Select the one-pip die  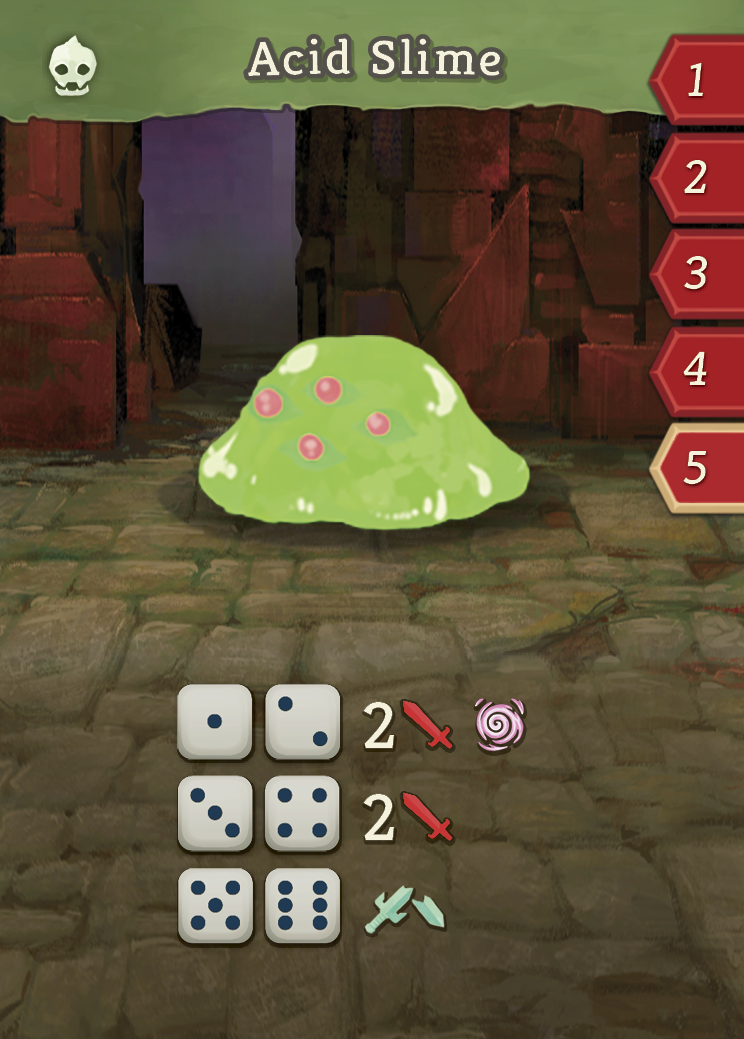(215, 722)
